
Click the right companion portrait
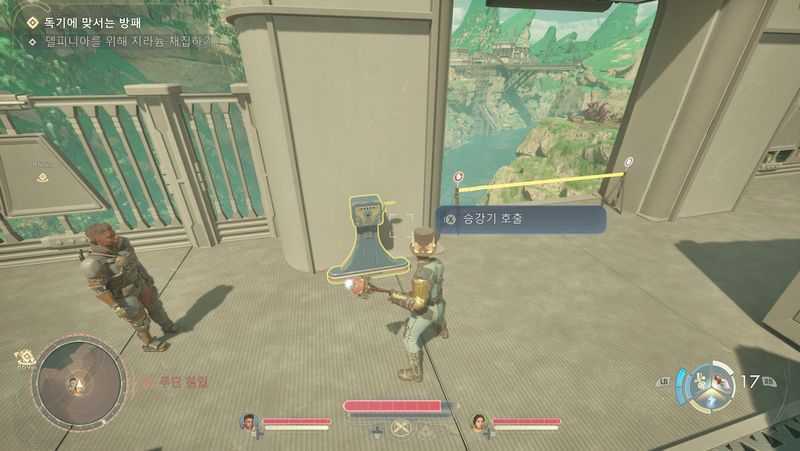[x=479, y=422]
